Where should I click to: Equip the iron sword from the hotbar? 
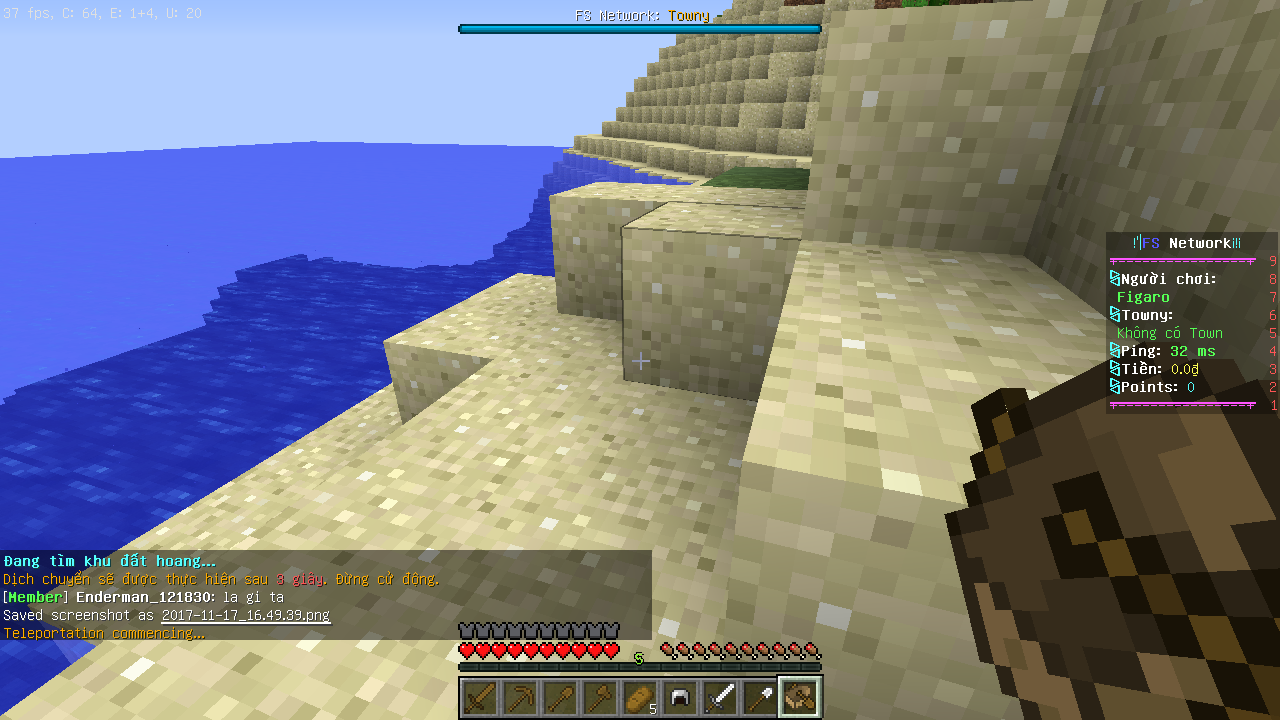[x=720, y=697]
